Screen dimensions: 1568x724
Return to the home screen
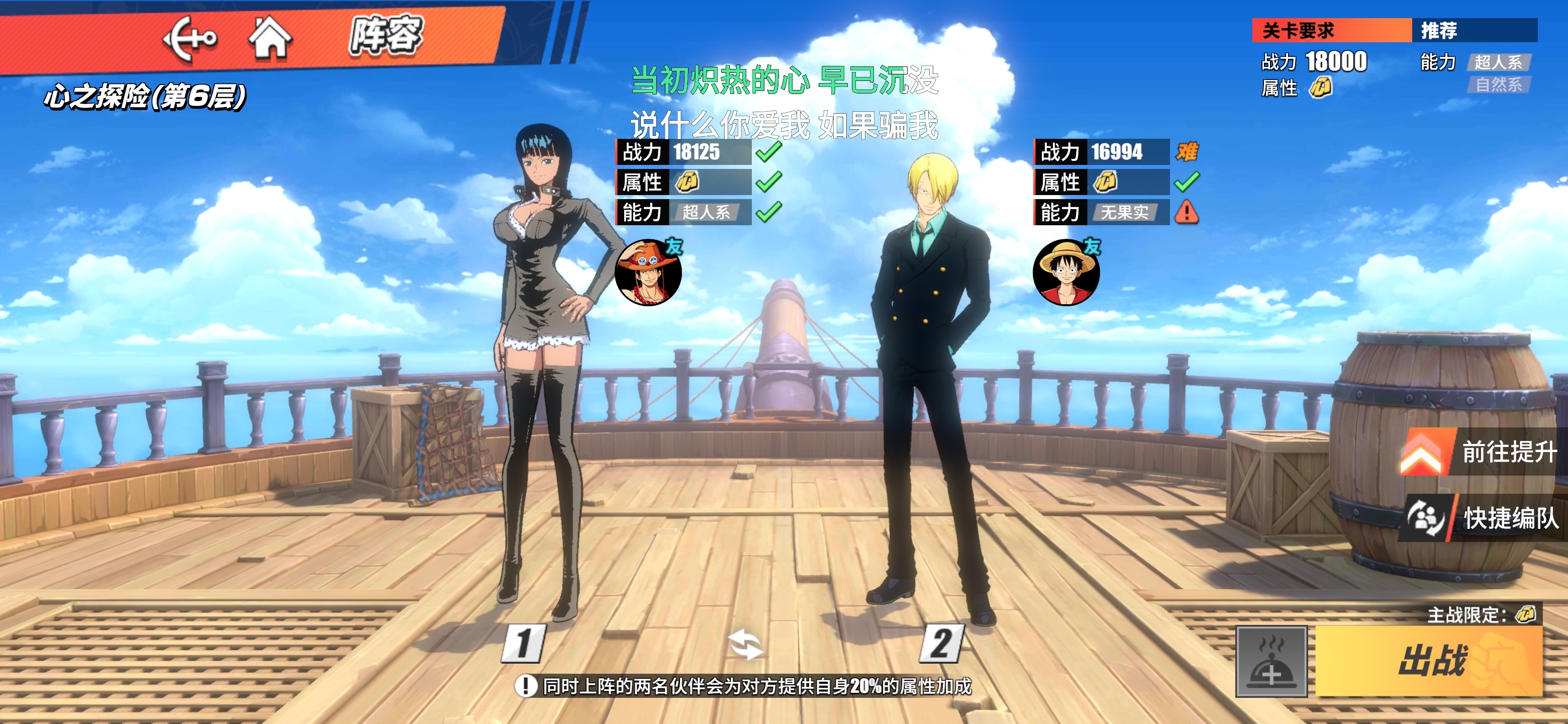pyautogui.click(x=270, y=38)
